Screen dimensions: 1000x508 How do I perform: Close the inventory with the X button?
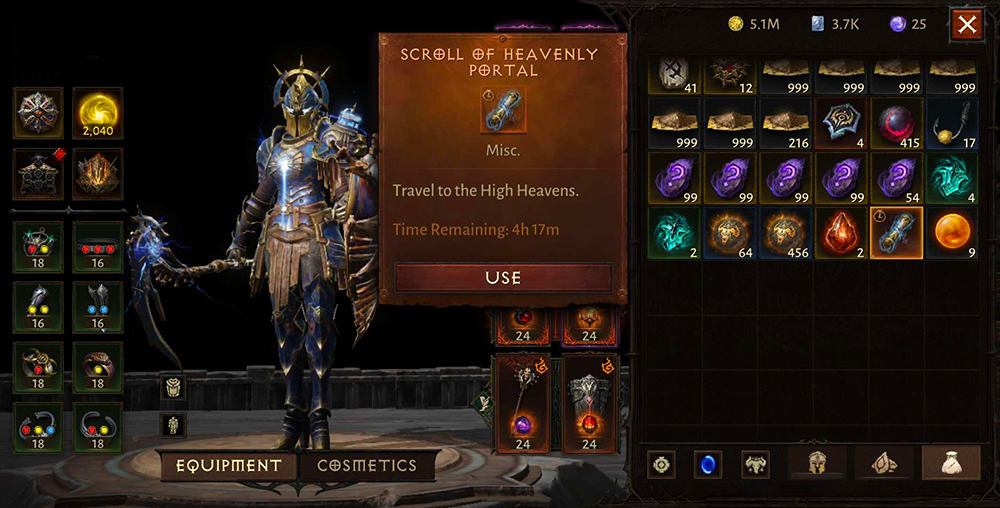point(967,25)
